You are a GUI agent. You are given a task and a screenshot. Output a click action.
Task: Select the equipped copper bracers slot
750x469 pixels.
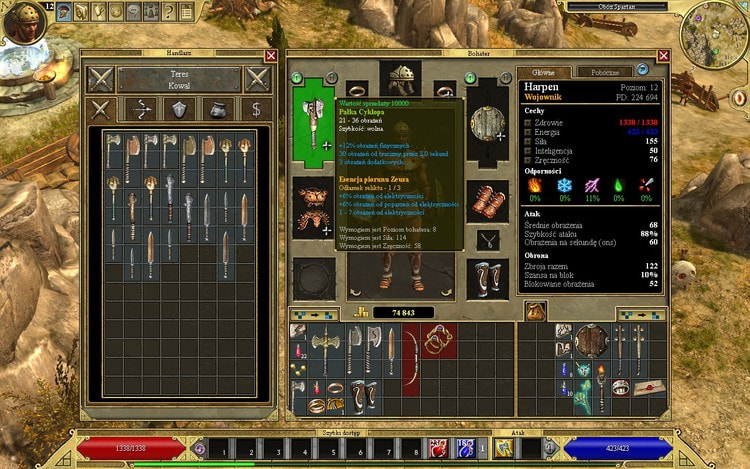click(488, 198)
